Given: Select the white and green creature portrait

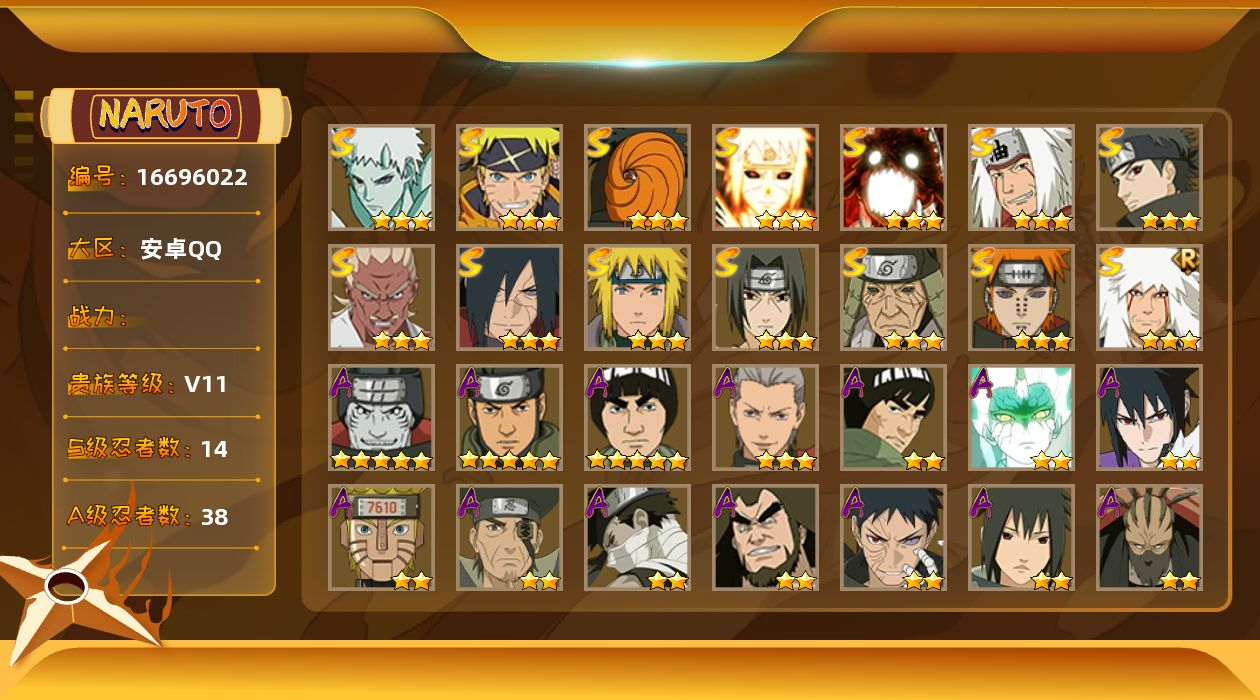Looking at the screenshot, I should (x=1021, y=417).
